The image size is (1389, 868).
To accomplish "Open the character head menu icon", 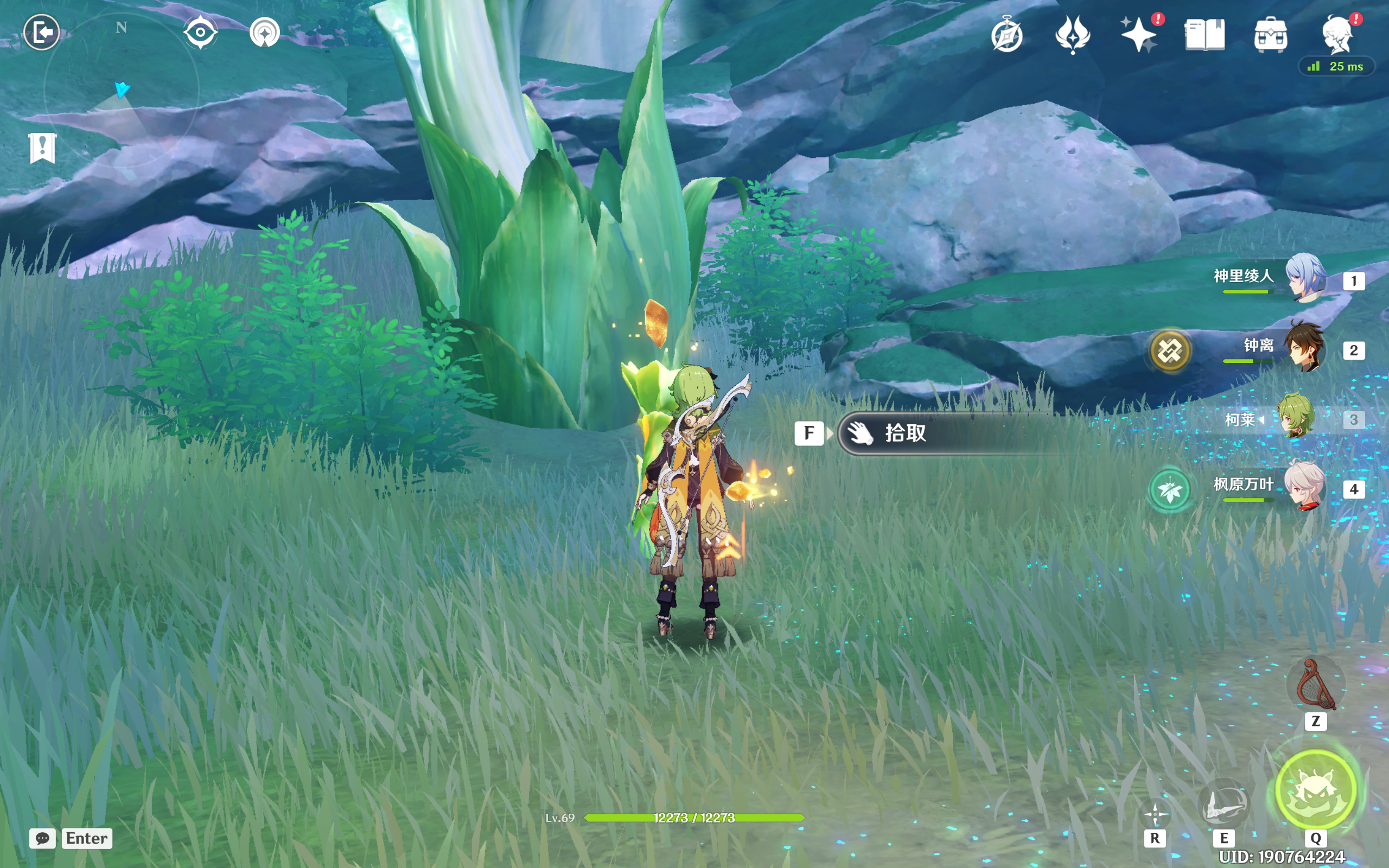I will (x=1337, y=35).
